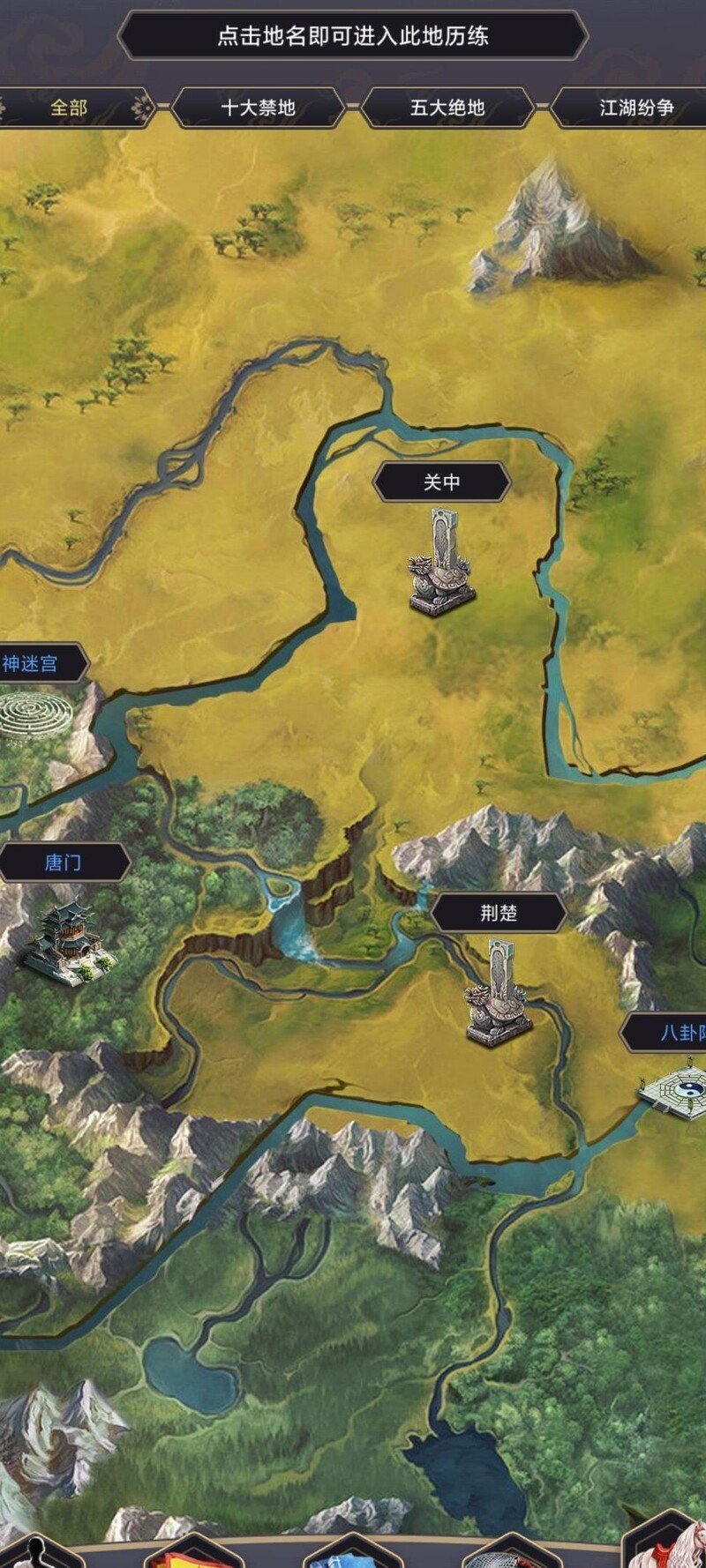Choose the 荆楚 place name
The image size is (706, 1568).
point(499,913)
